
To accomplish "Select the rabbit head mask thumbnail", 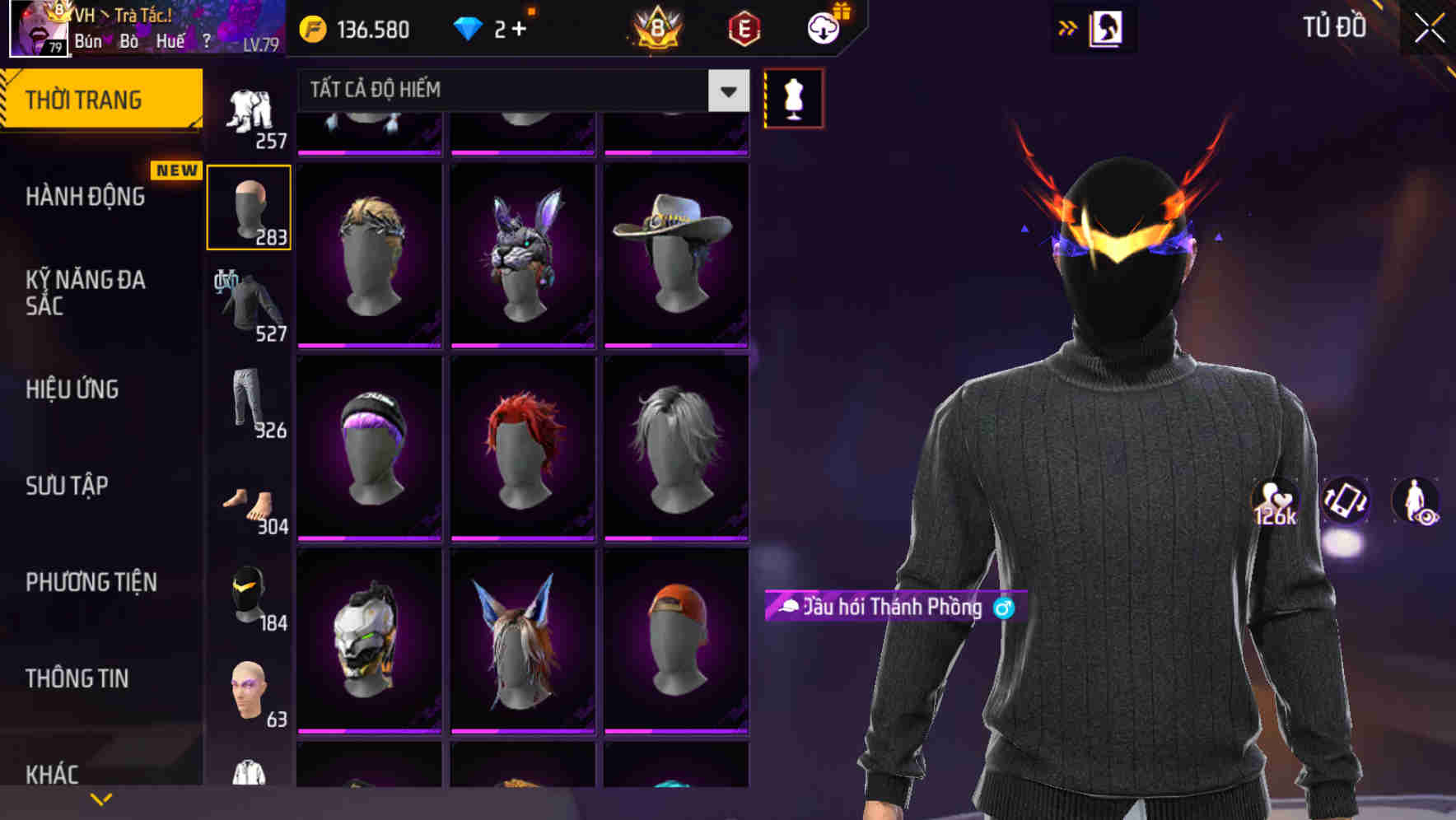I will coord(522,251).
